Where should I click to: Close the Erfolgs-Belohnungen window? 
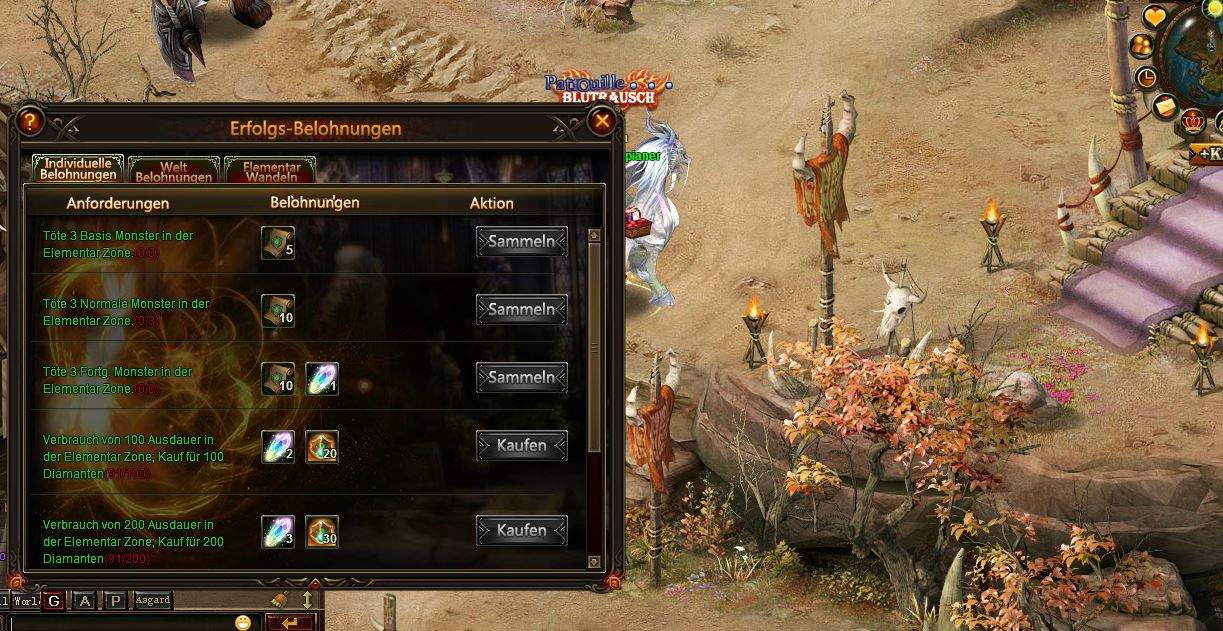[601, 121]
